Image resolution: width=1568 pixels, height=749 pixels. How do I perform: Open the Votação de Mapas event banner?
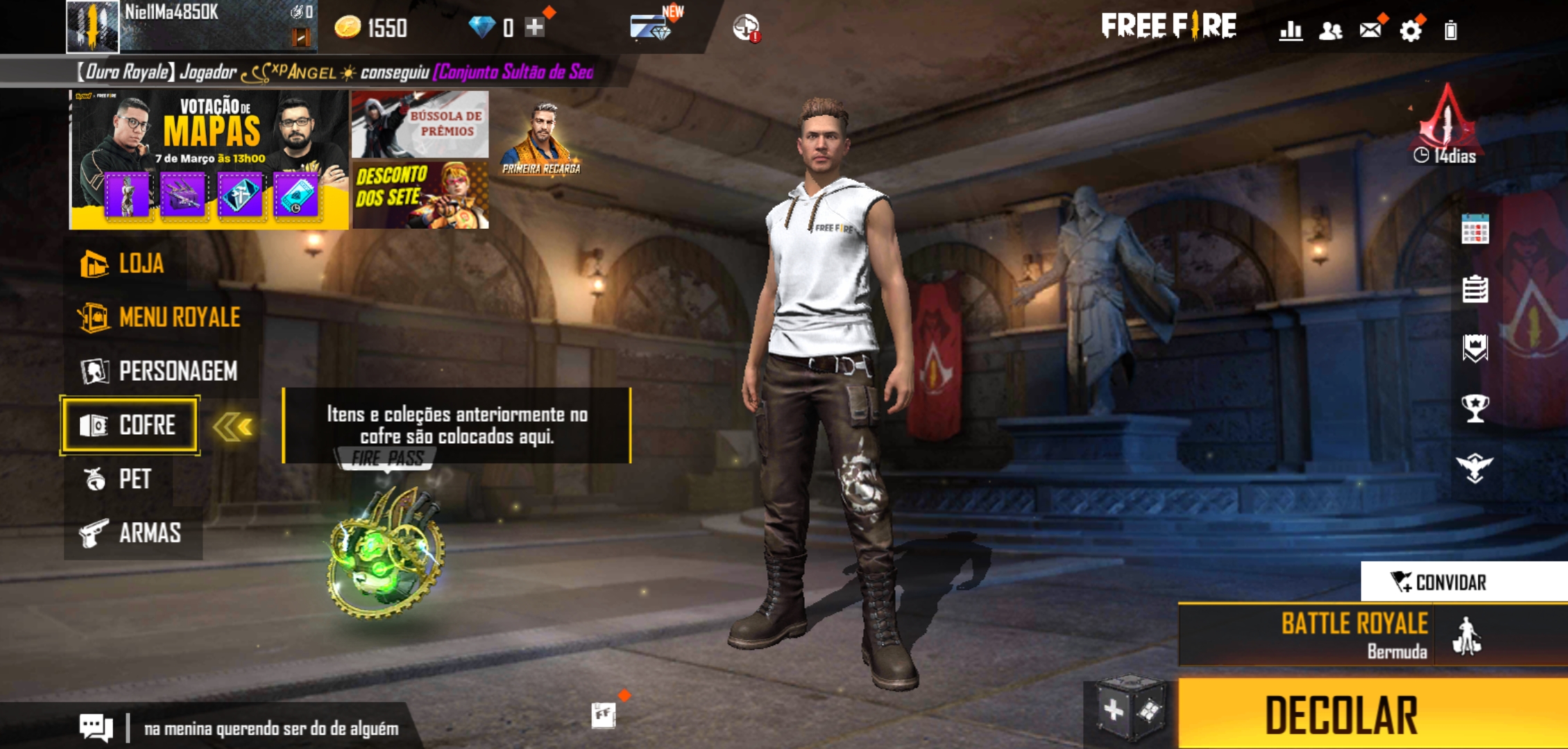(209, 160)
